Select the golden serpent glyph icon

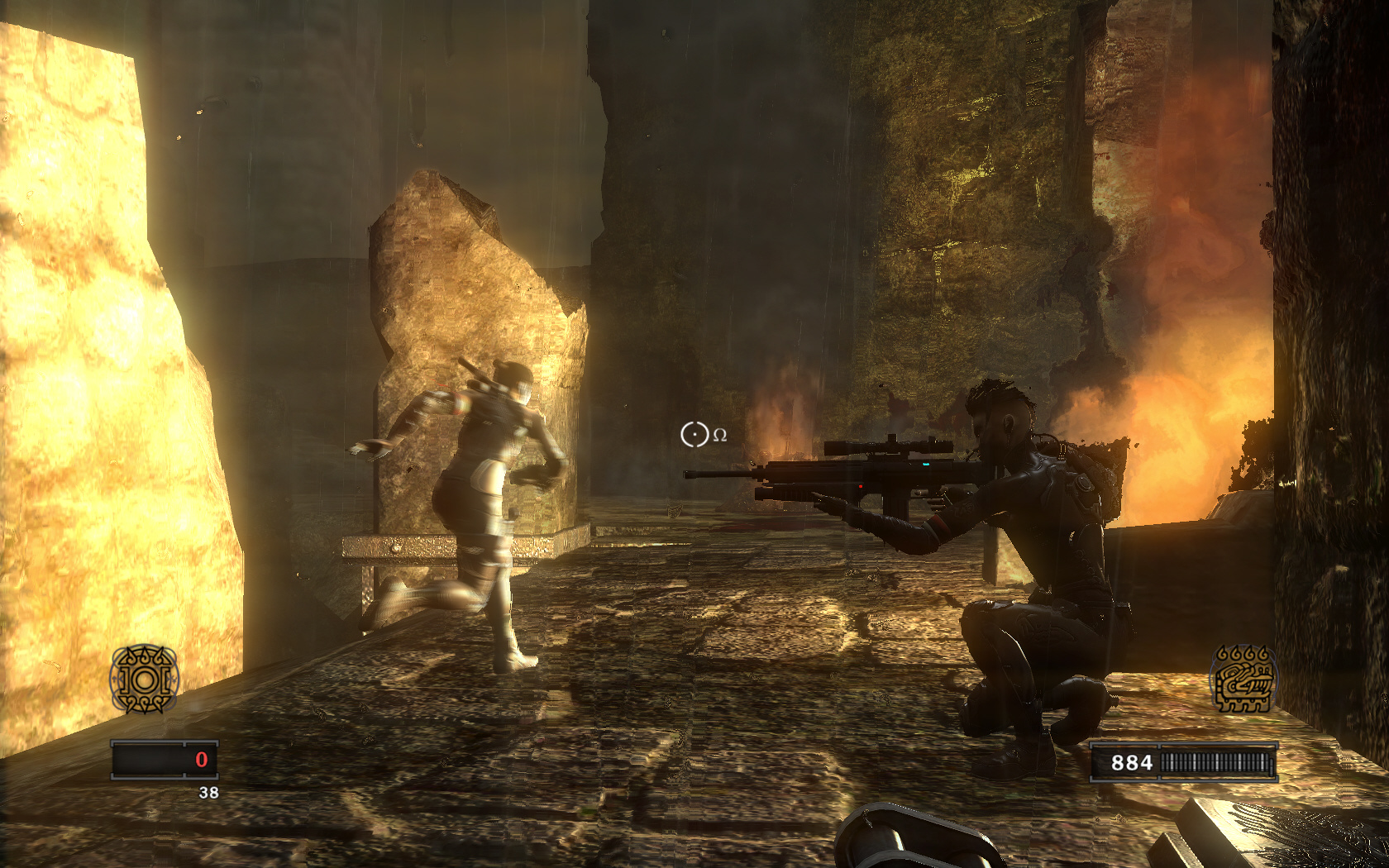[1243, 680]
